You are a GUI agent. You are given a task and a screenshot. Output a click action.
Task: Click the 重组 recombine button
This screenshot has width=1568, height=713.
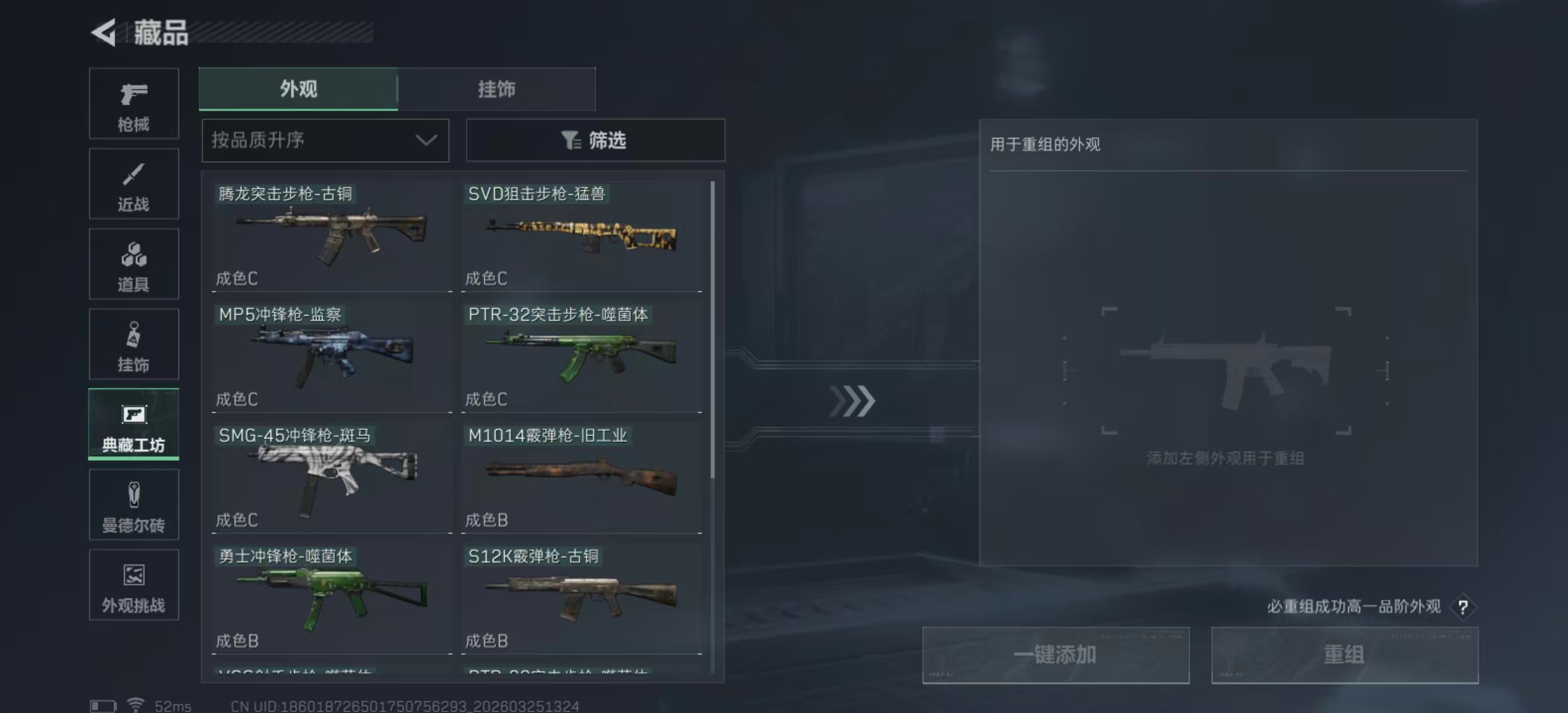pyautogui.click(x=1344, y=655)
